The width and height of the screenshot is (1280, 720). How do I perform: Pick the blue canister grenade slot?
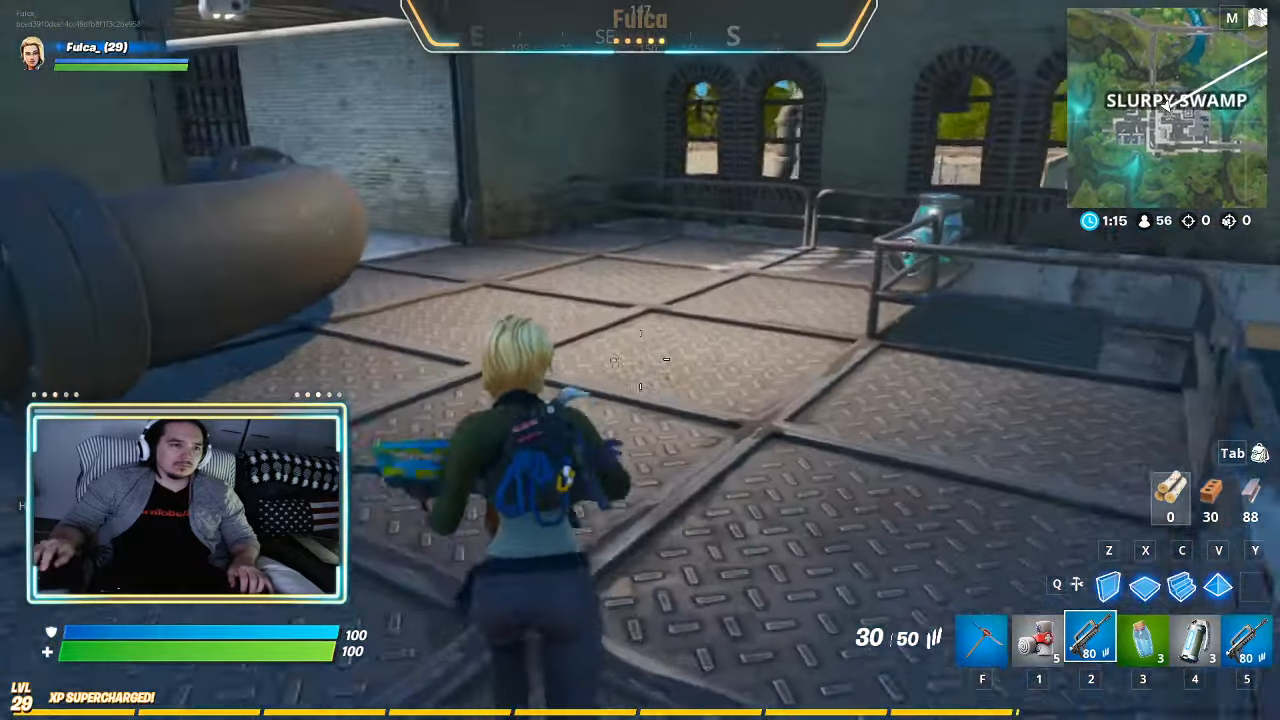coord(1195,640)
